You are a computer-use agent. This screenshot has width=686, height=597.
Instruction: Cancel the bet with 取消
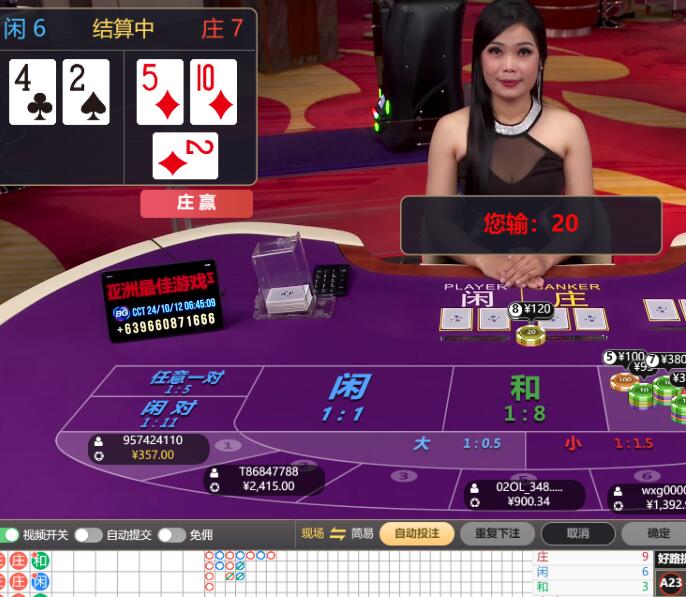[577, 533]
